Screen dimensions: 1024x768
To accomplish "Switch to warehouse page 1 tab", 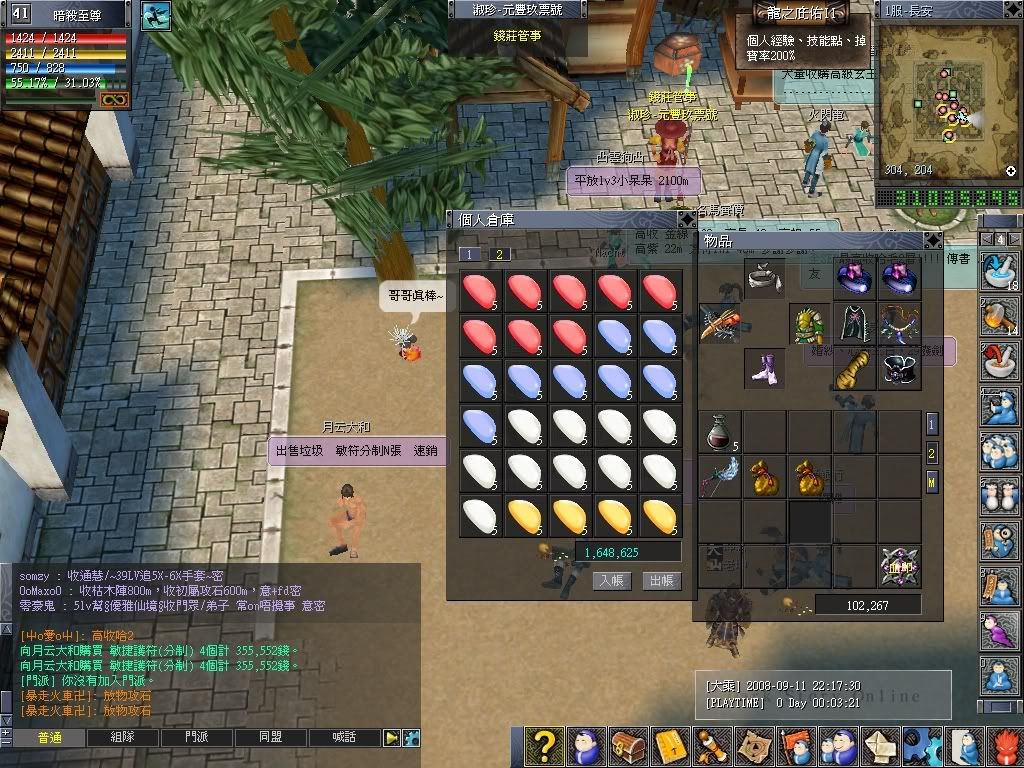I will tap(470, 254).
